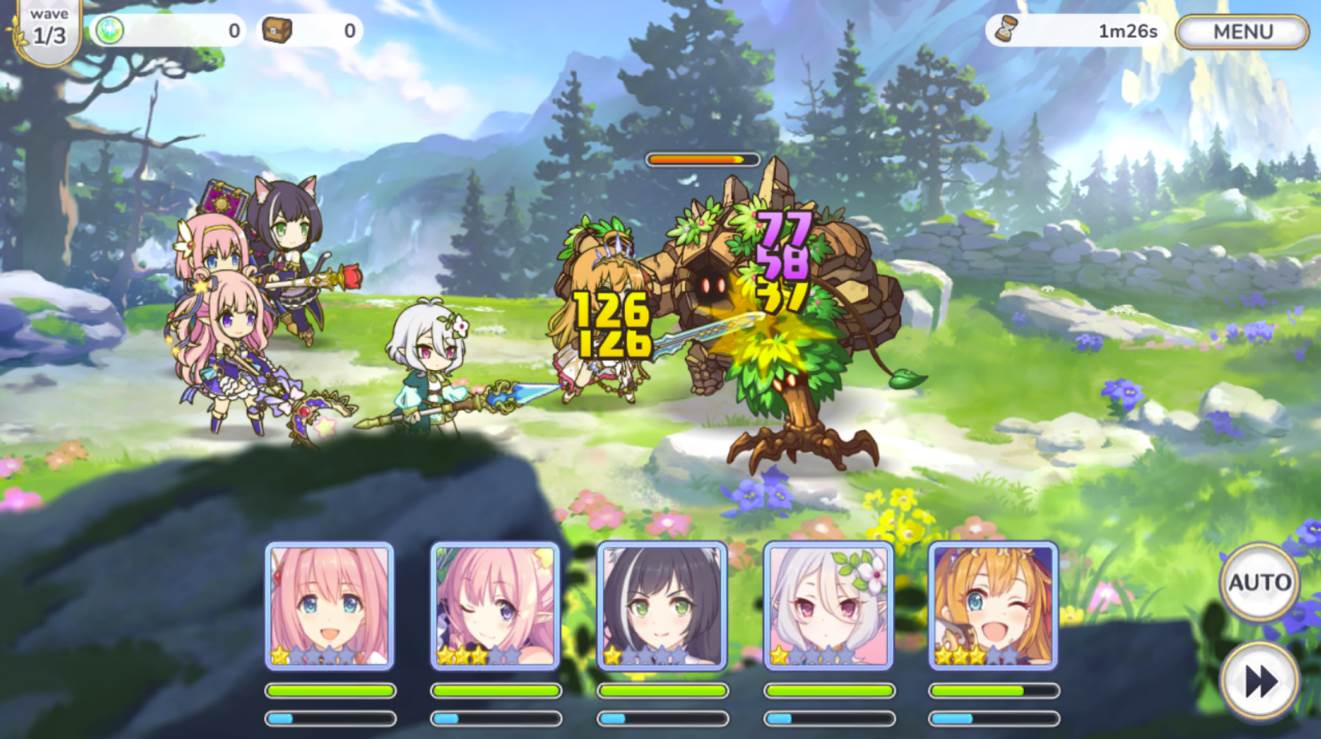Use the orange-haired winking girl's portrait
This screenshot has height=739, width=1321.
[993, 605]
